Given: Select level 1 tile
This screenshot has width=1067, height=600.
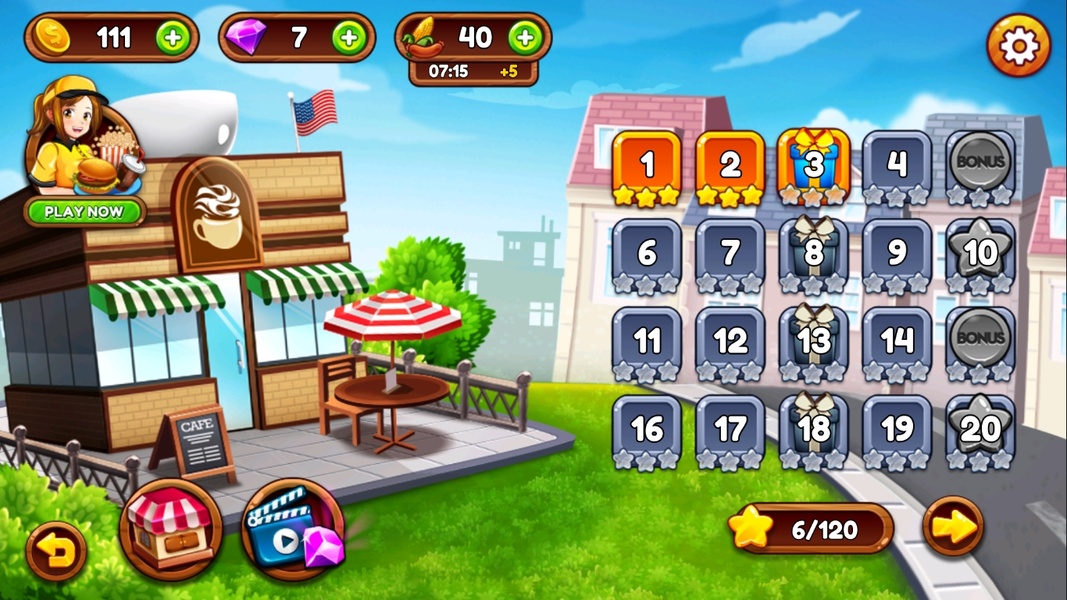Looking at the screenshot, I should tap(647, 166).
